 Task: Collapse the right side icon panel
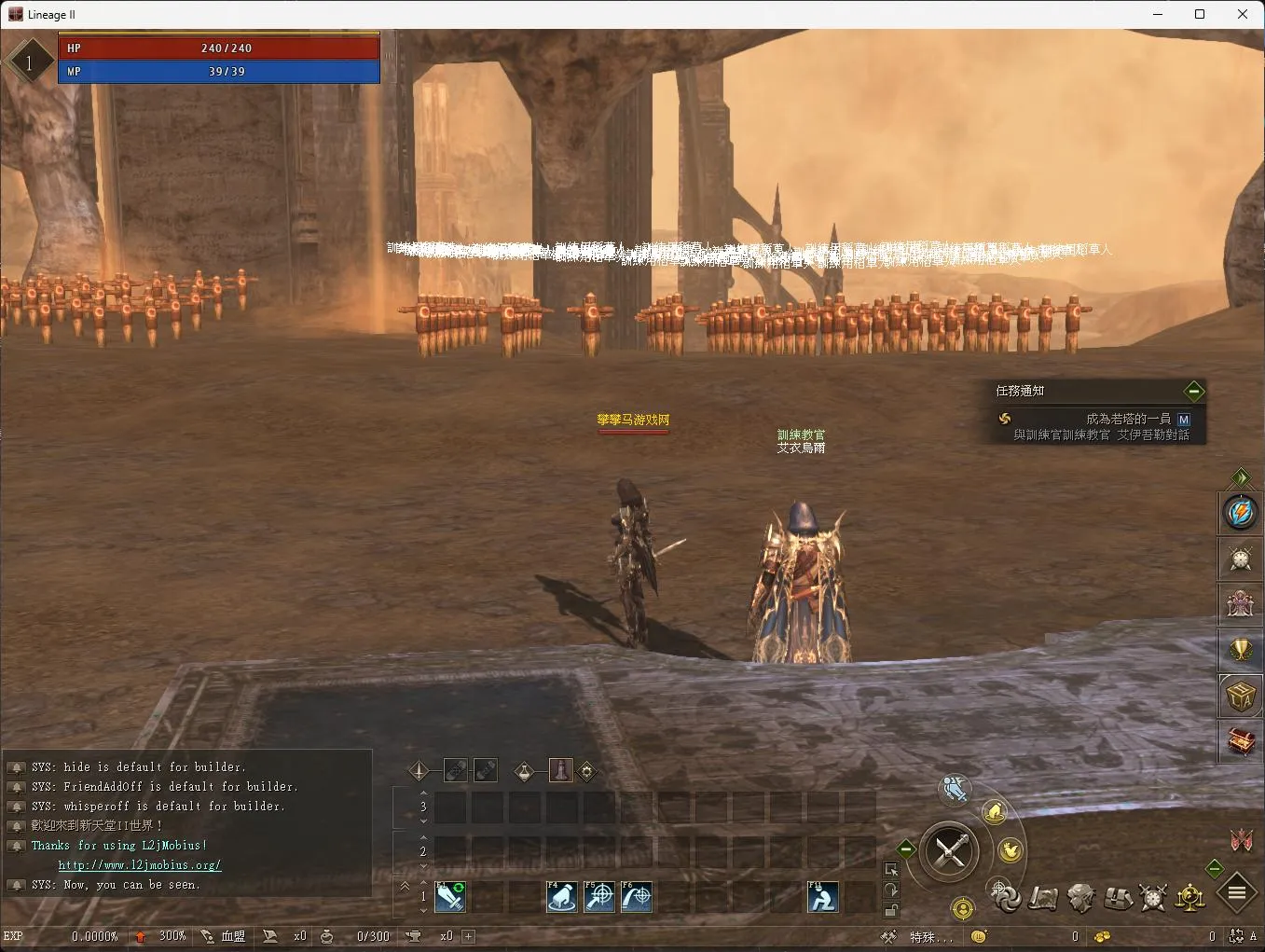click(x=1241, y=477)
